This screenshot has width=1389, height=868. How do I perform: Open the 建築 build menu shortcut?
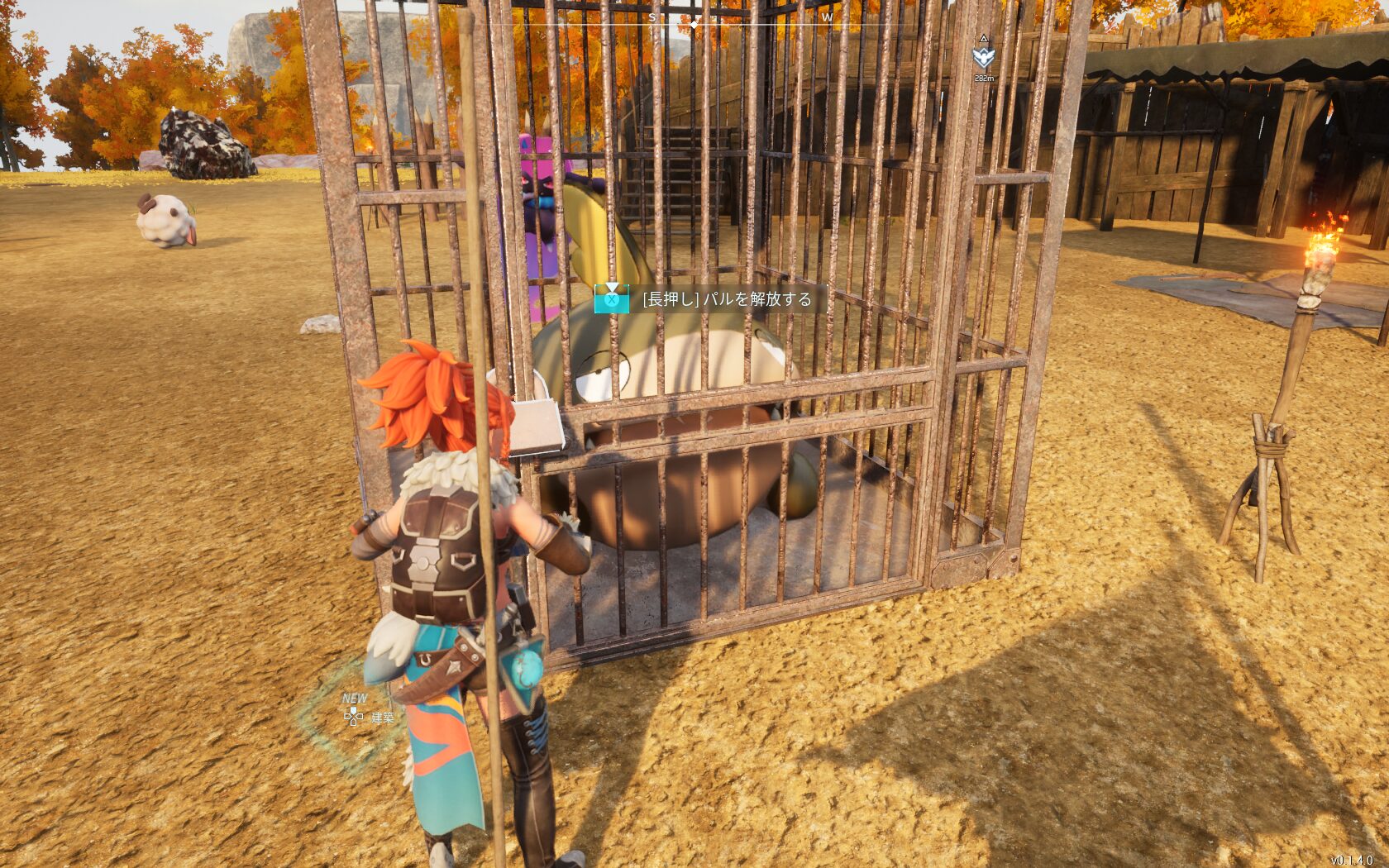tap(370, 717)
